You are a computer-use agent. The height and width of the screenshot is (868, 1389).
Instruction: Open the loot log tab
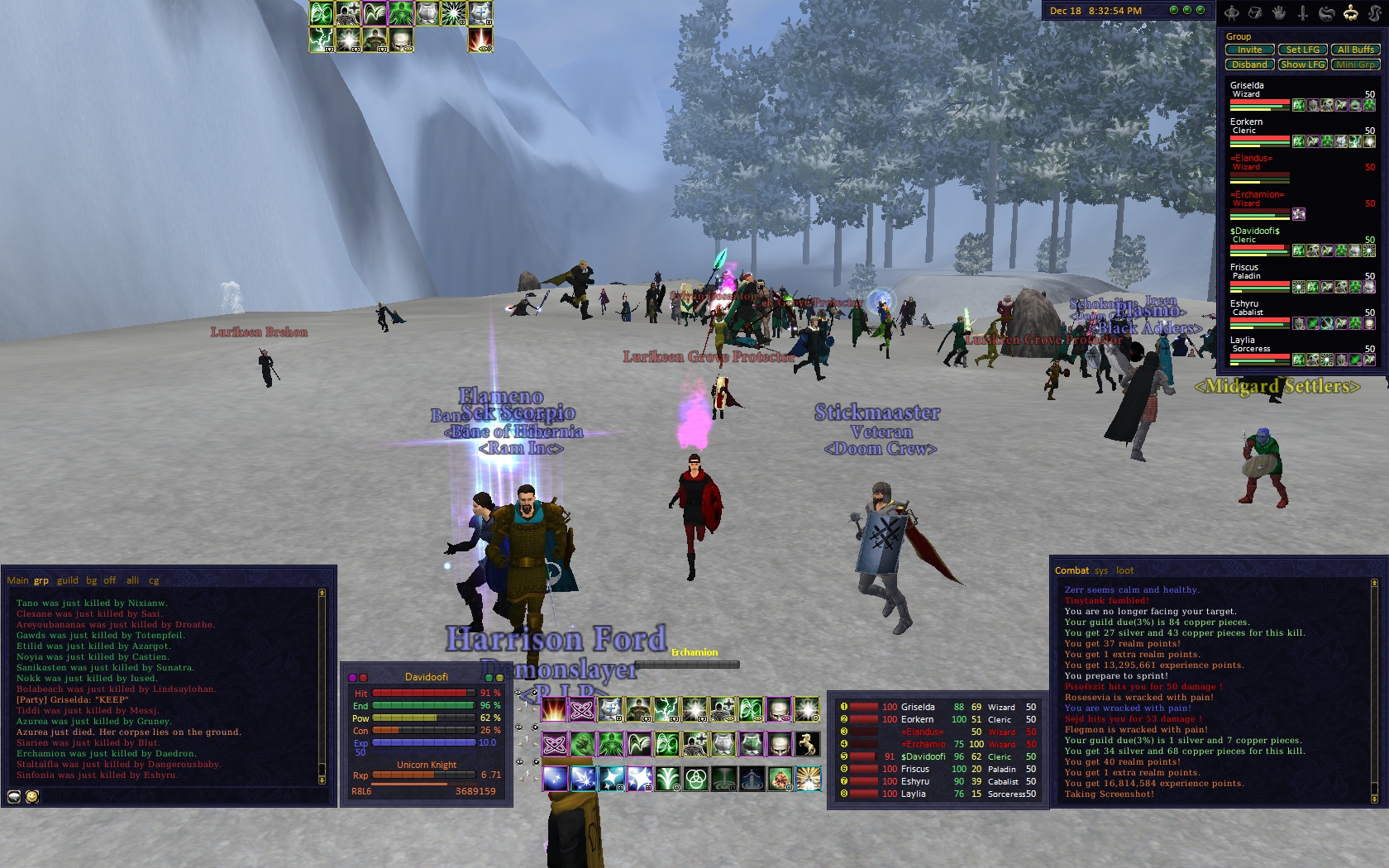pos(1124,570)
